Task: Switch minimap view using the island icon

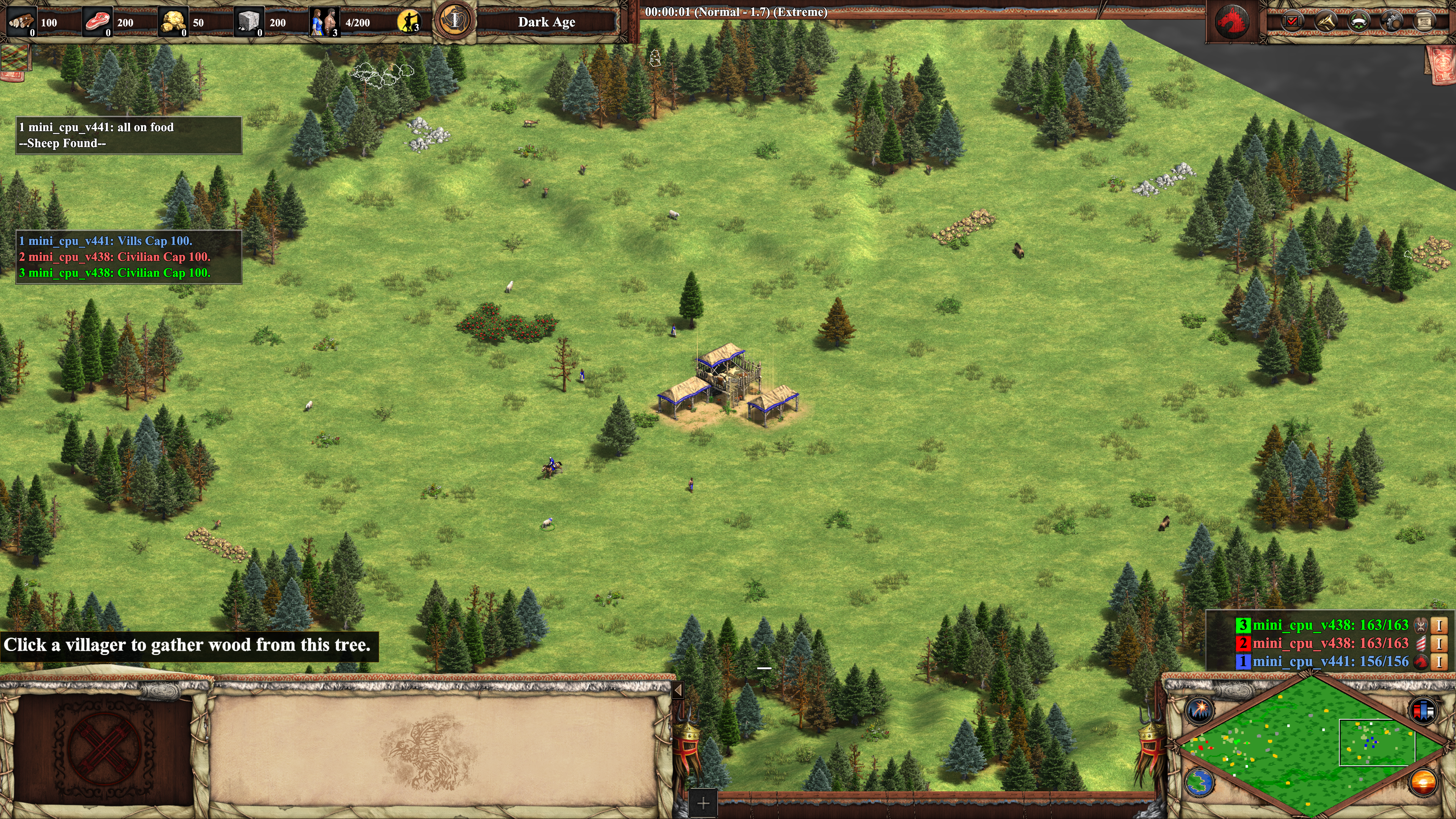Action: 1199,782
